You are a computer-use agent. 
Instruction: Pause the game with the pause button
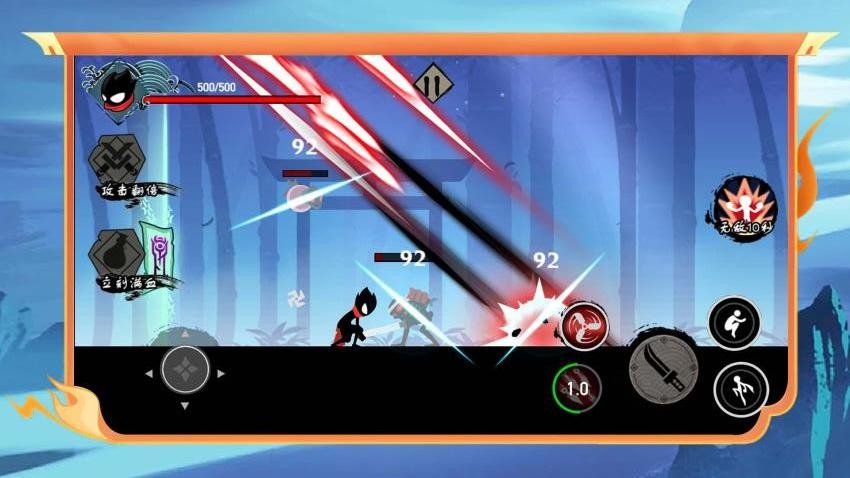431,82
